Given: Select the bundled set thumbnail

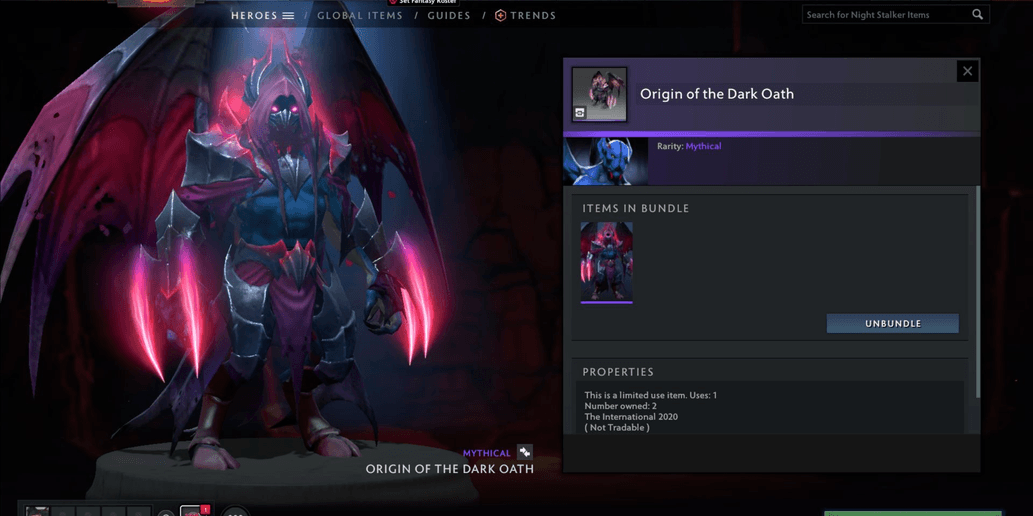Looking at the screenshot, I should coord(606,262).
